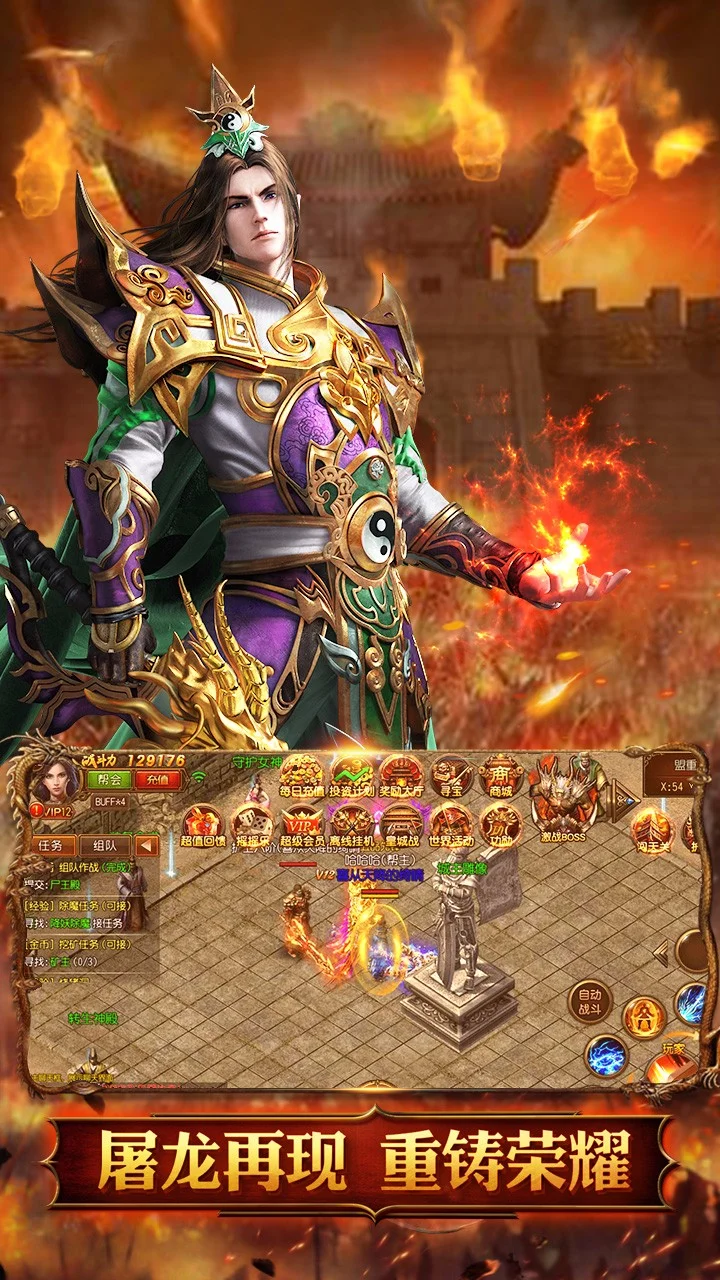Open the 帮会 guild button
This screenshot has height=1280, width=720.
[x=109, y=780]
